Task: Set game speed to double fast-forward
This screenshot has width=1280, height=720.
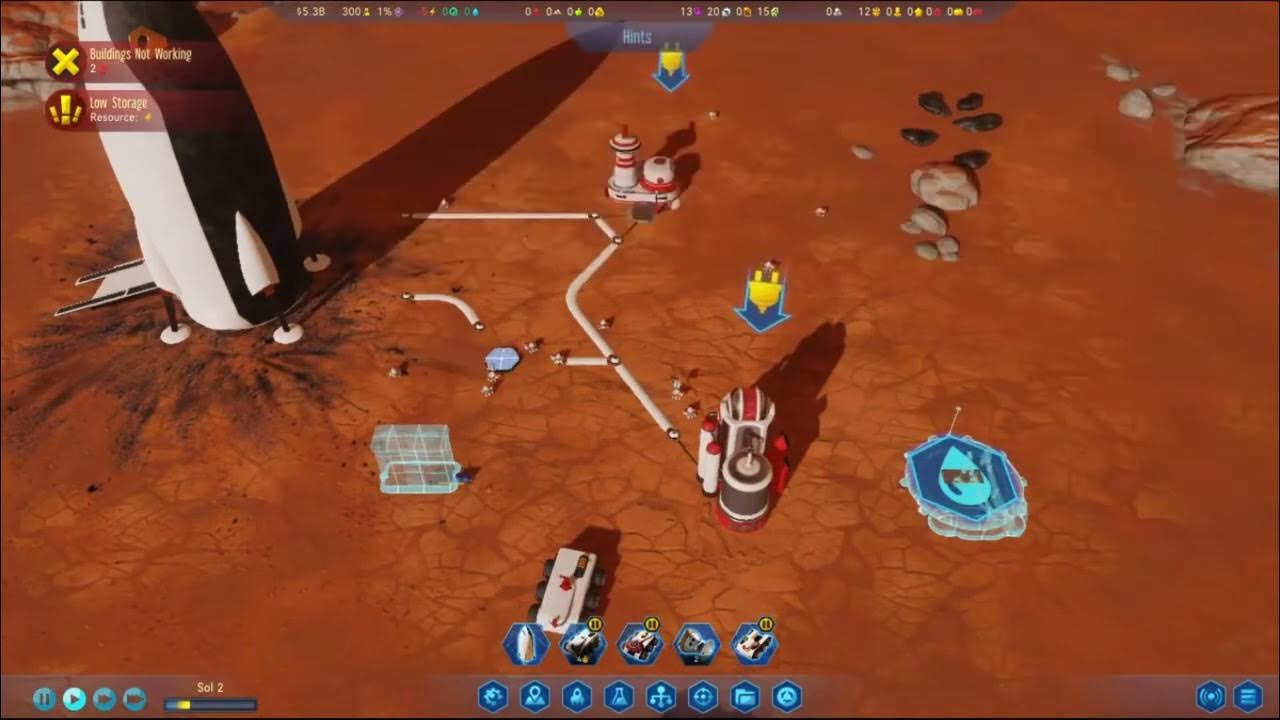Action: click(x=105, y=699)
